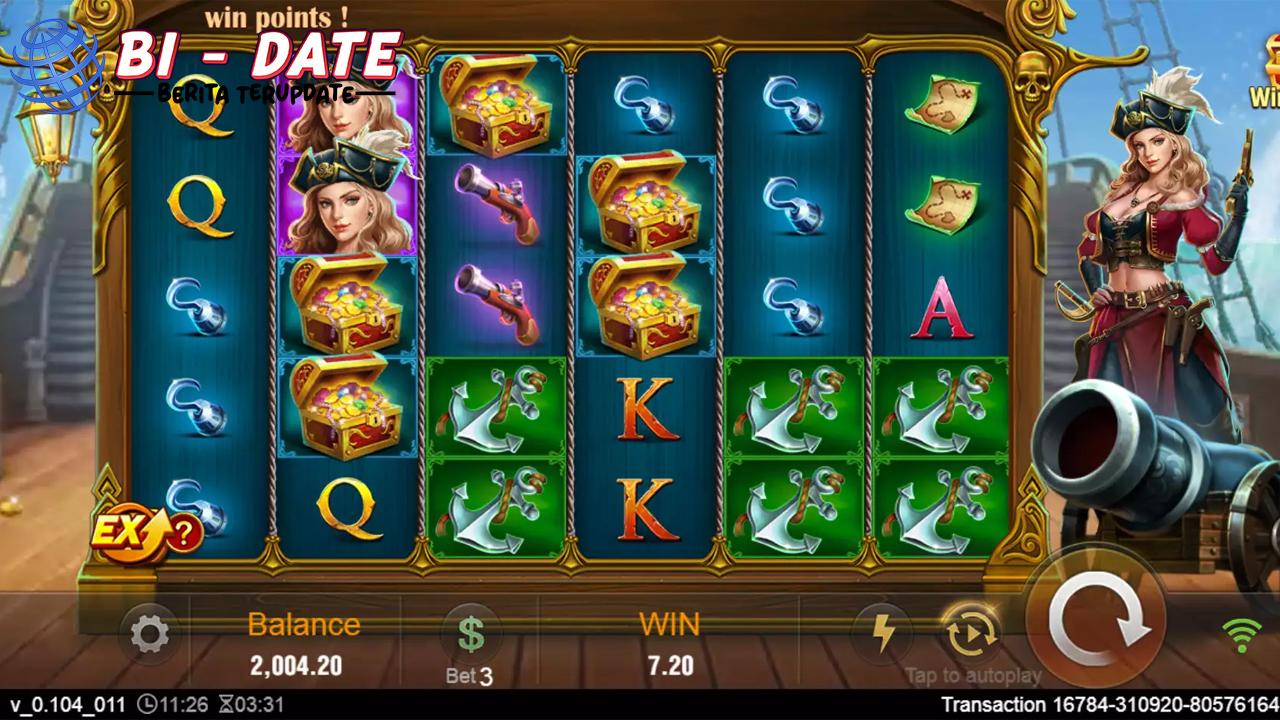
Task: Change the bet with the dollar button
Action: click(470, 634)
